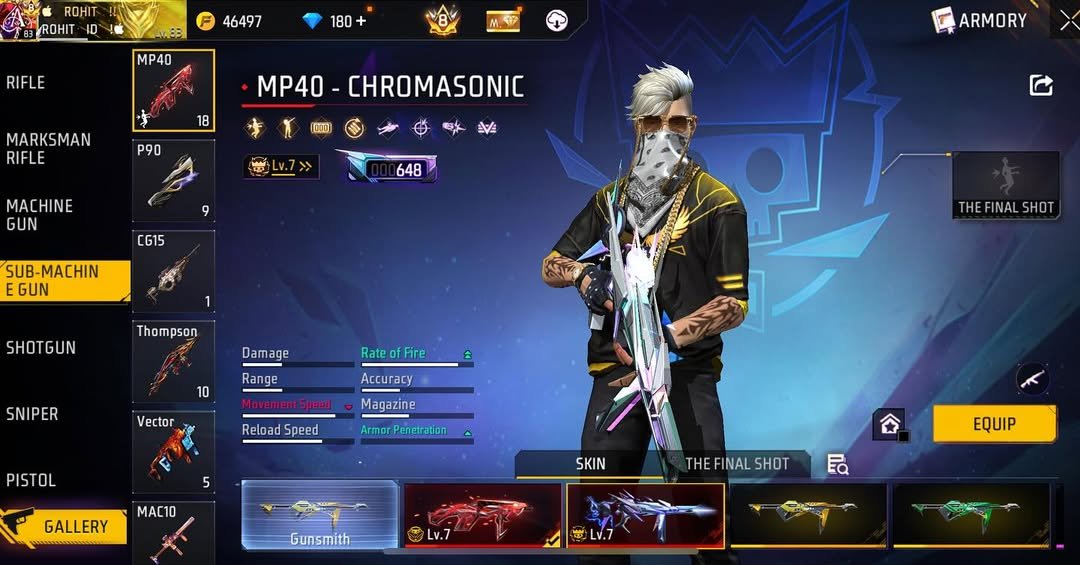Equip the MP40 Chromasonic skin
The width and height of the screenshot is (1080, 565).
click(x=994, y=424)
